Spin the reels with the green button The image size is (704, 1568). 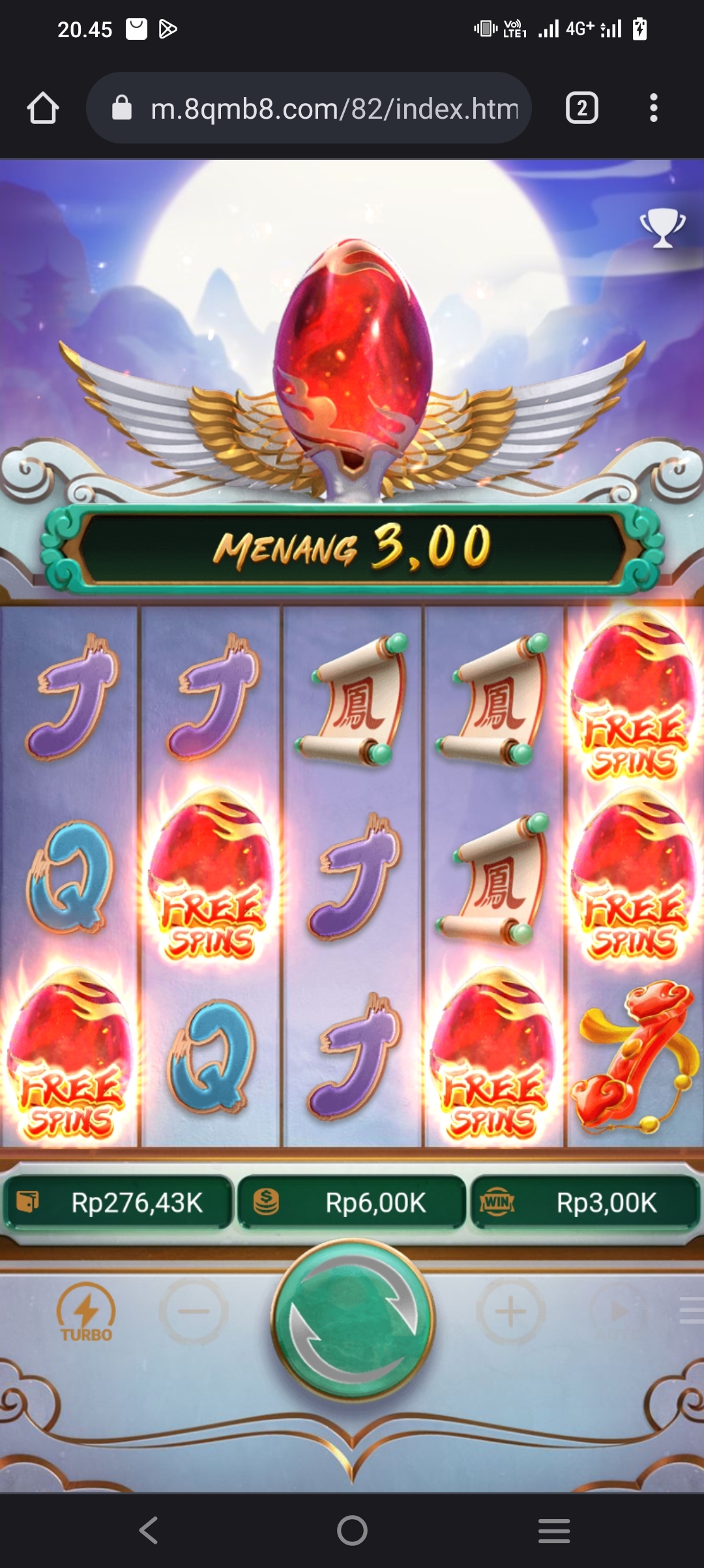[x=352, y=1319]
